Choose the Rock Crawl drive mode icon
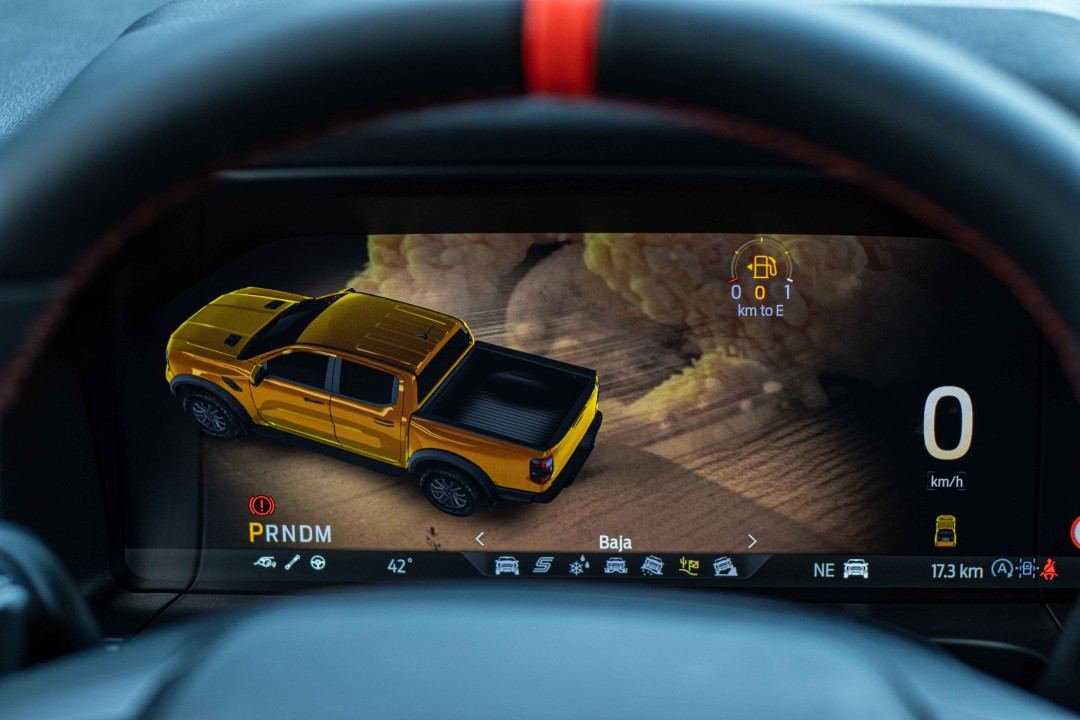Image resolution: width=1080 pixels, height=720 pixels. point(725,566)
